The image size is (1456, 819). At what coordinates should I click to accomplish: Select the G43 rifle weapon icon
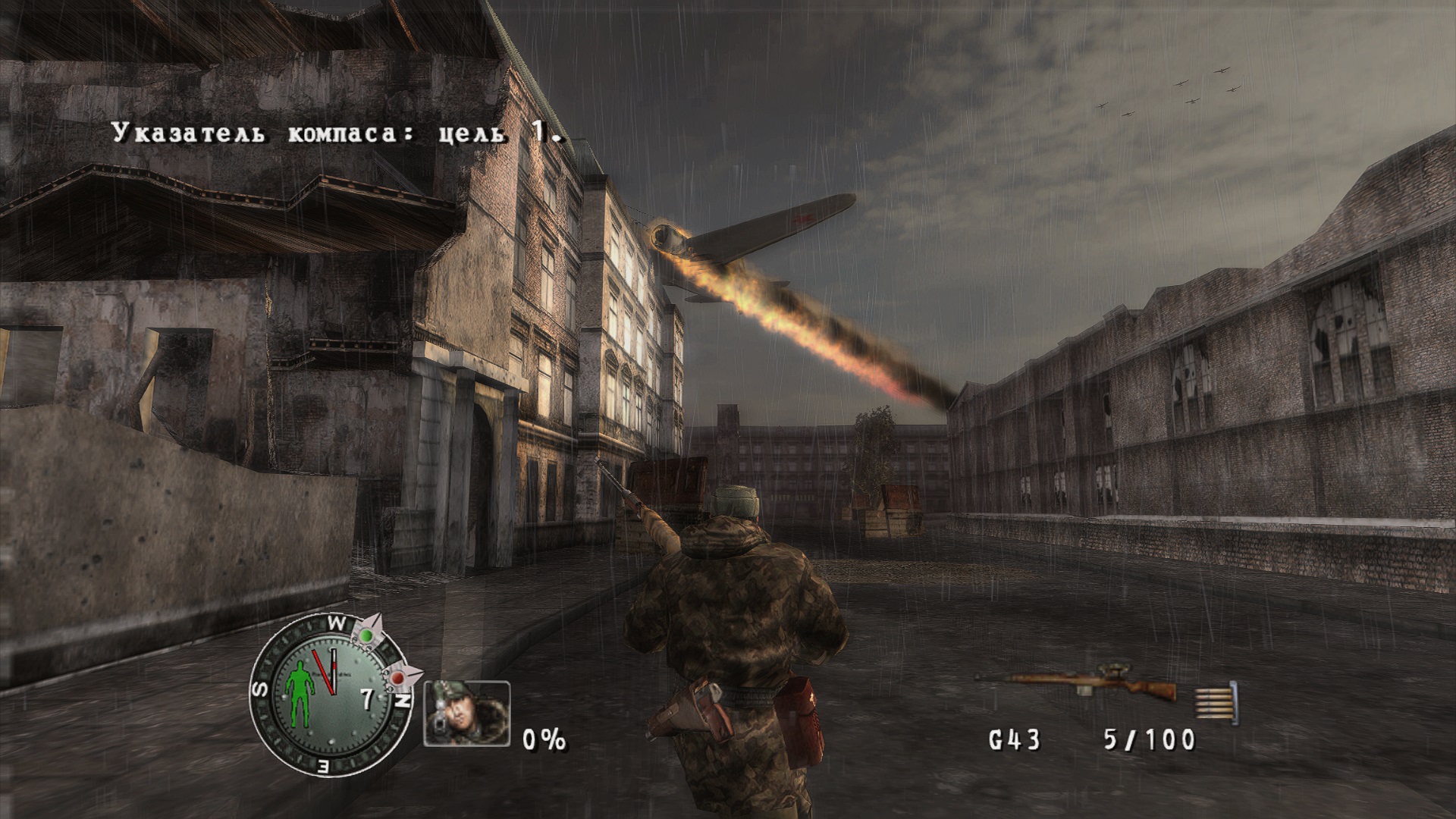coord(1077,685)
